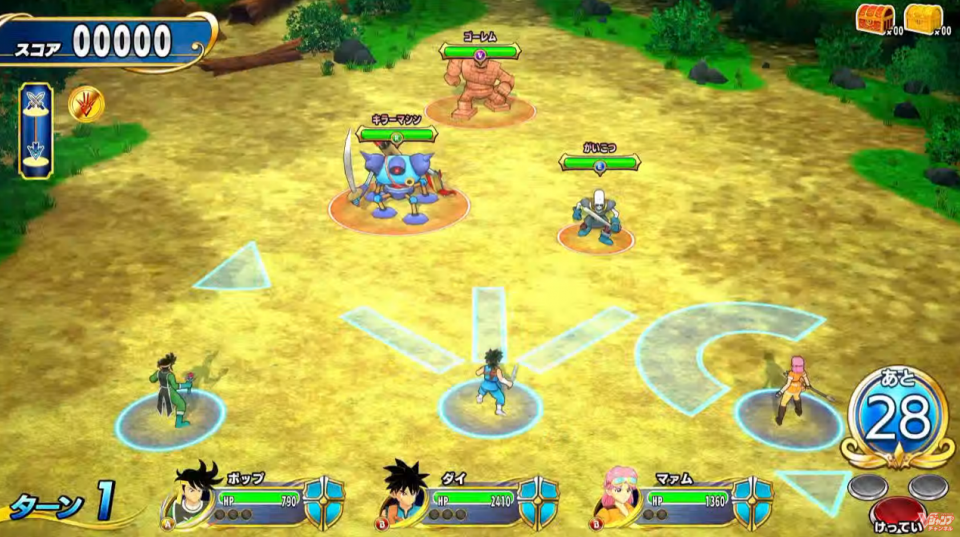The height and width of the screenshot is (537, 960).
Task: Click the gold dragon crest medal icon
Action: pyautogui.click(x=86, y=103)
